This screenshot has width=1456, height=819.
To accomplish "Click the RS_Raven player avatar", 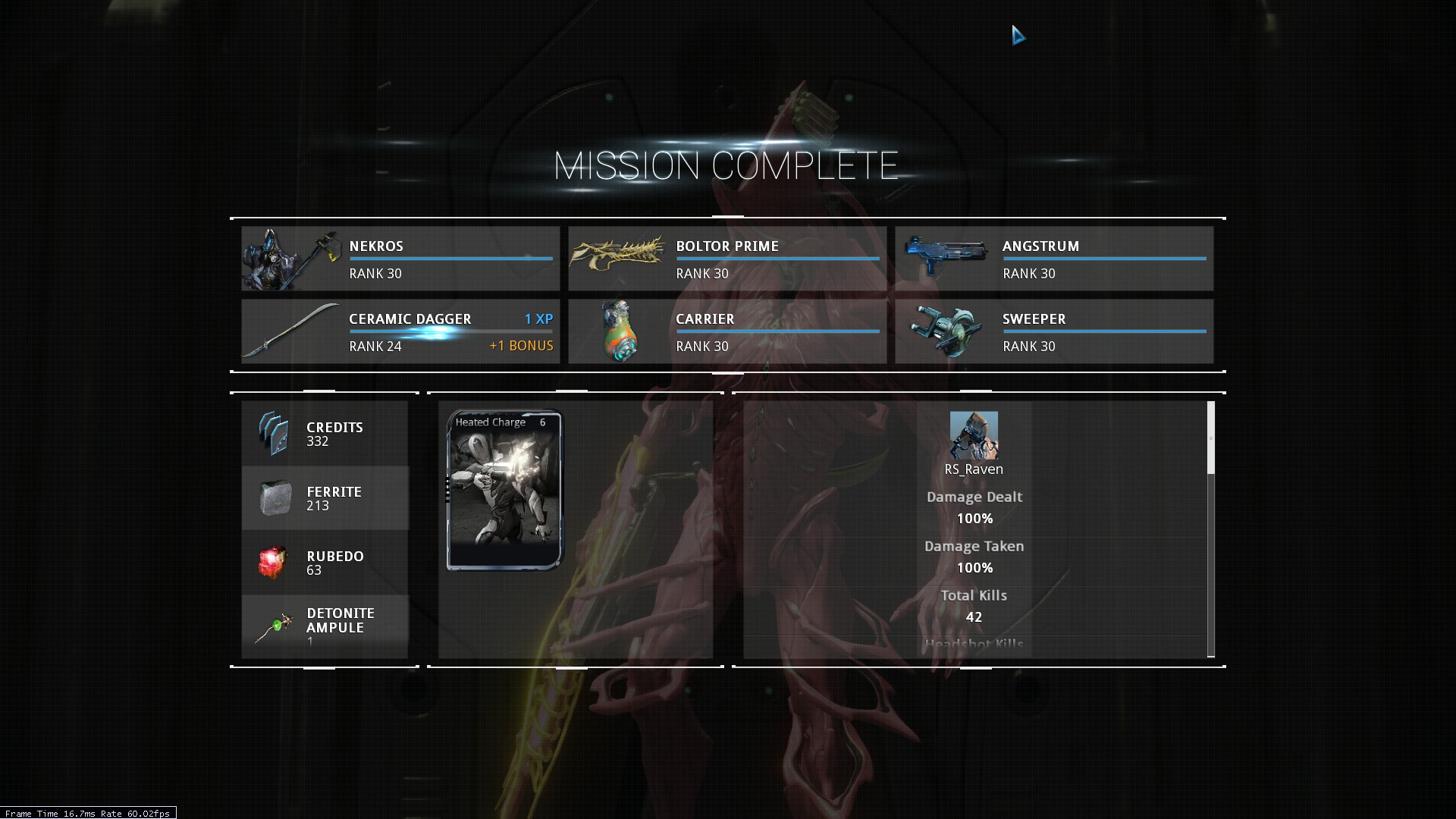I will pos(974,435).
